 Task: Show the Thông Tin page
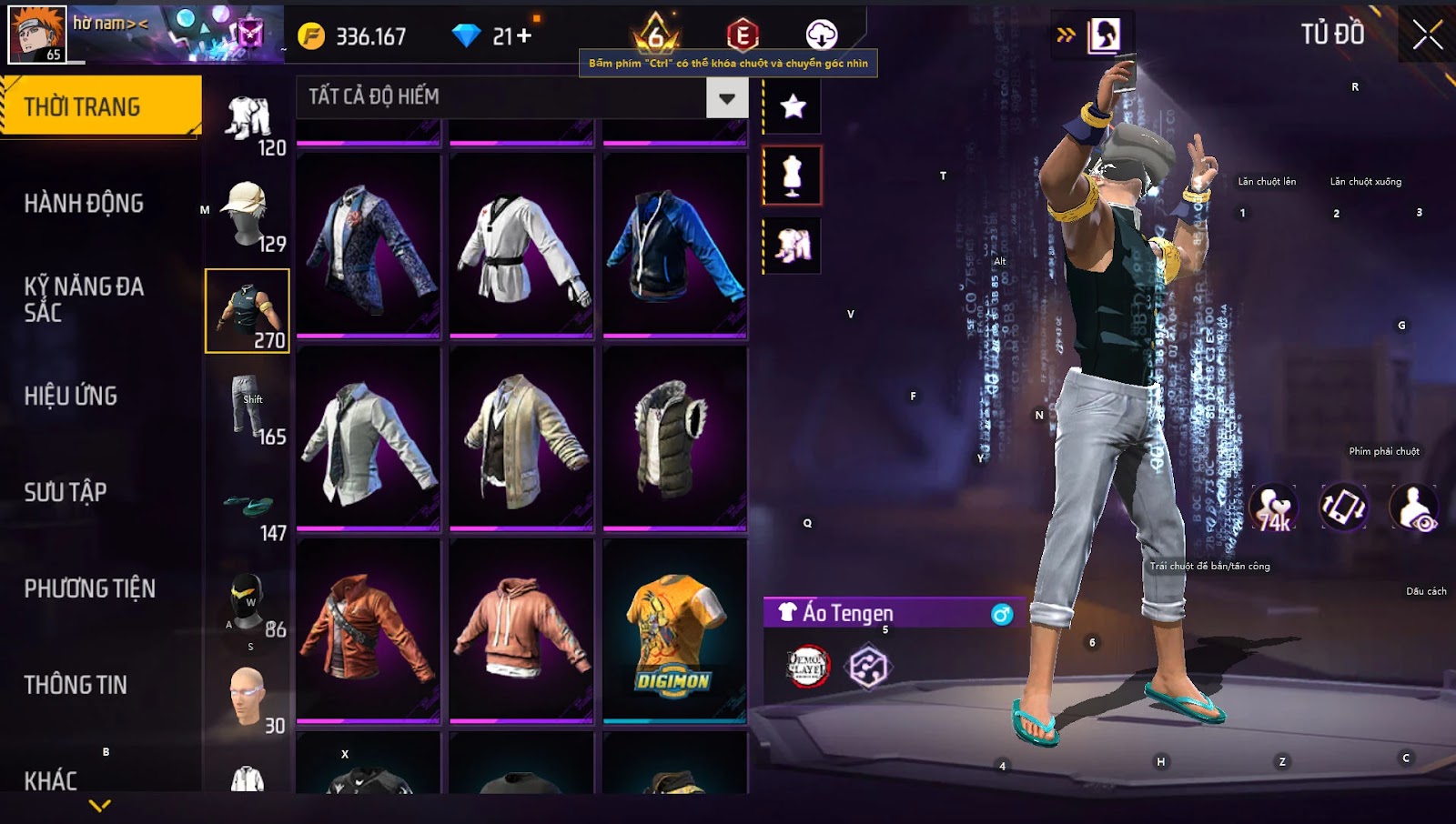point(76,685)
